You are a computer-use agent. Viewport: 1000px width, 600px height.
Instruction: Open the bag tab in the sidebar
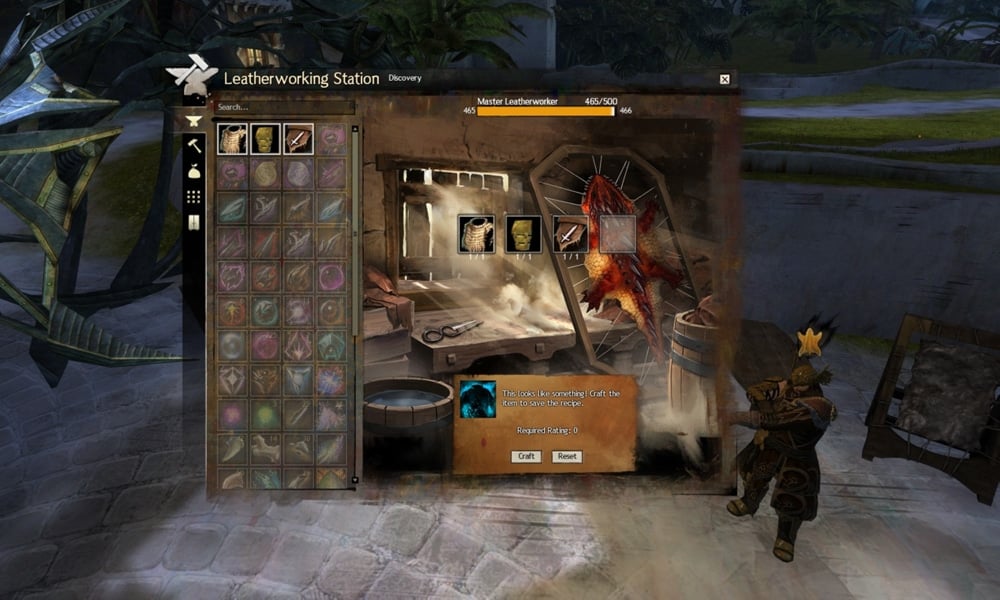[194, 172]
